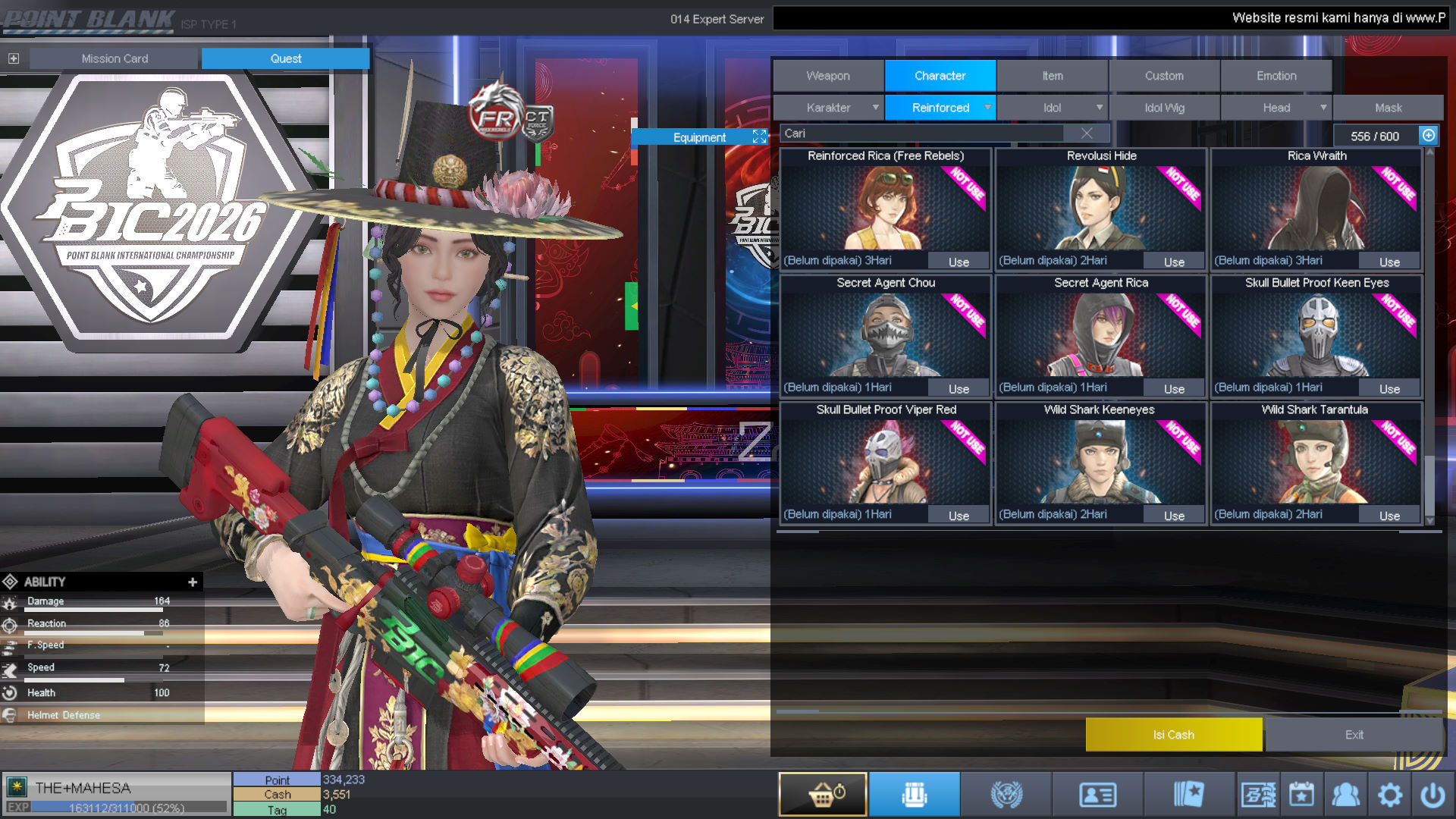The width and height of the screenshot is (1456, 819).
Task: Open the Item tab
Action: click(x=1052, y=76)
